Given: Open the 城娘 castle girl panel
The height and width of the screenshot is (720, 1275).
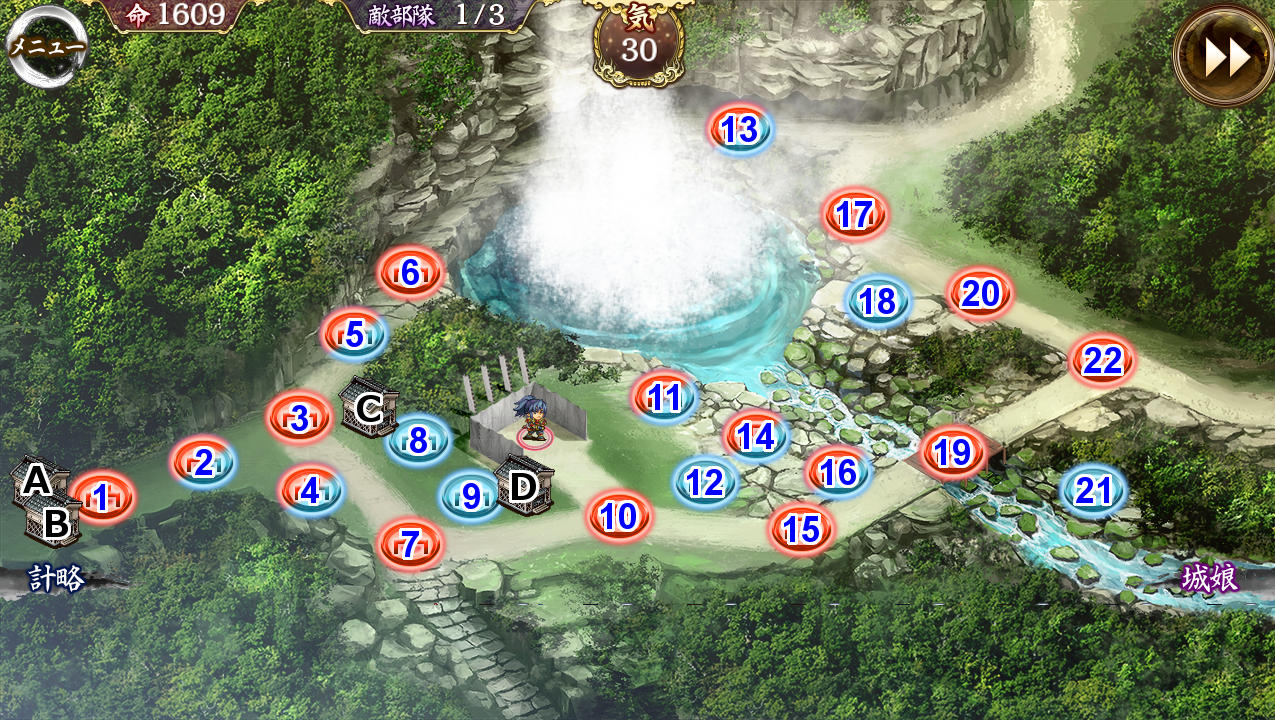Looking at the screenshot, I should coord(1209,578).
